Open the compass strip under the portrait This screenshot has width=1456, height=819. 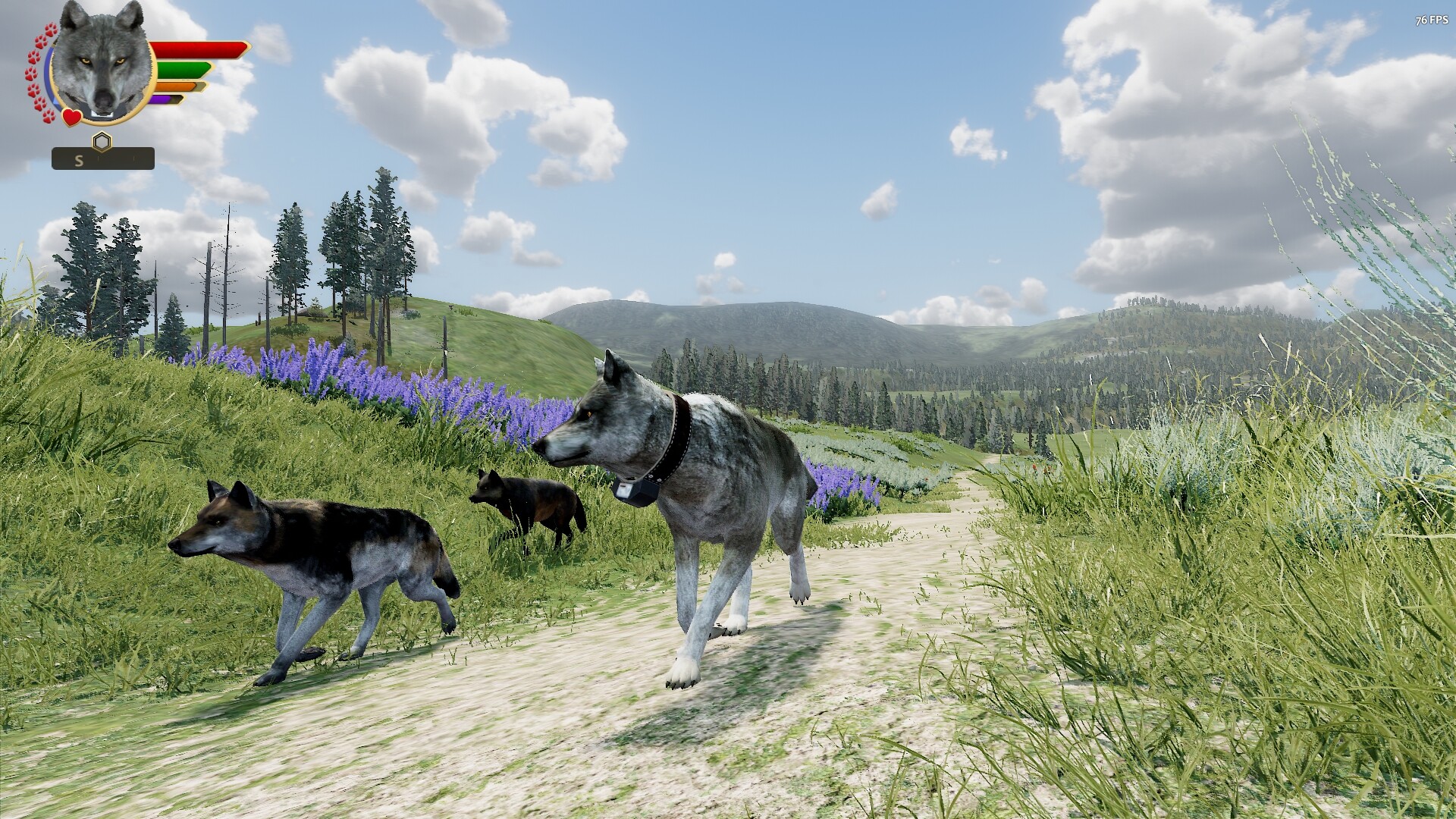[x=104, y=158]
